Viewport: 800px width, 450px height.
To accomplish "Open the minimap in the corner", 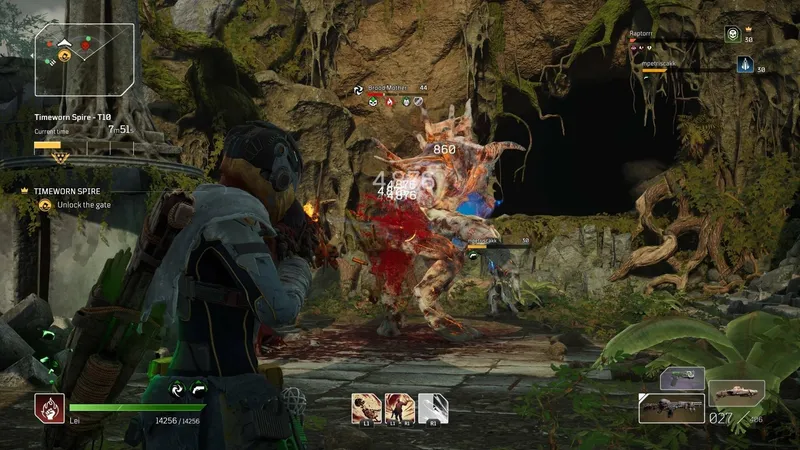I will coord(84,59).
